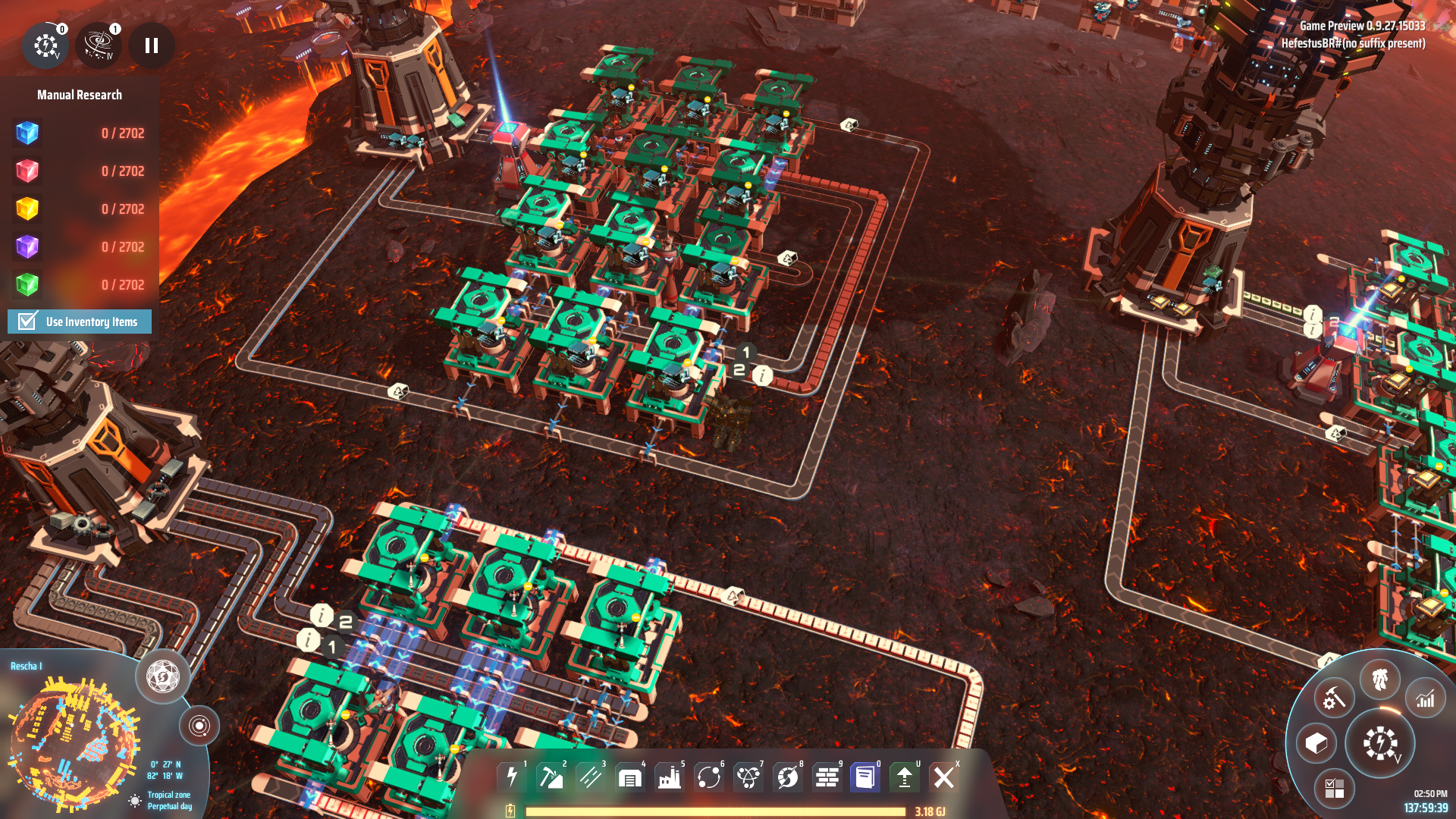The height and width of the screenshot is (819, 1456).
Task: Open the power build category (lightning bolt)
Action: 512,777
